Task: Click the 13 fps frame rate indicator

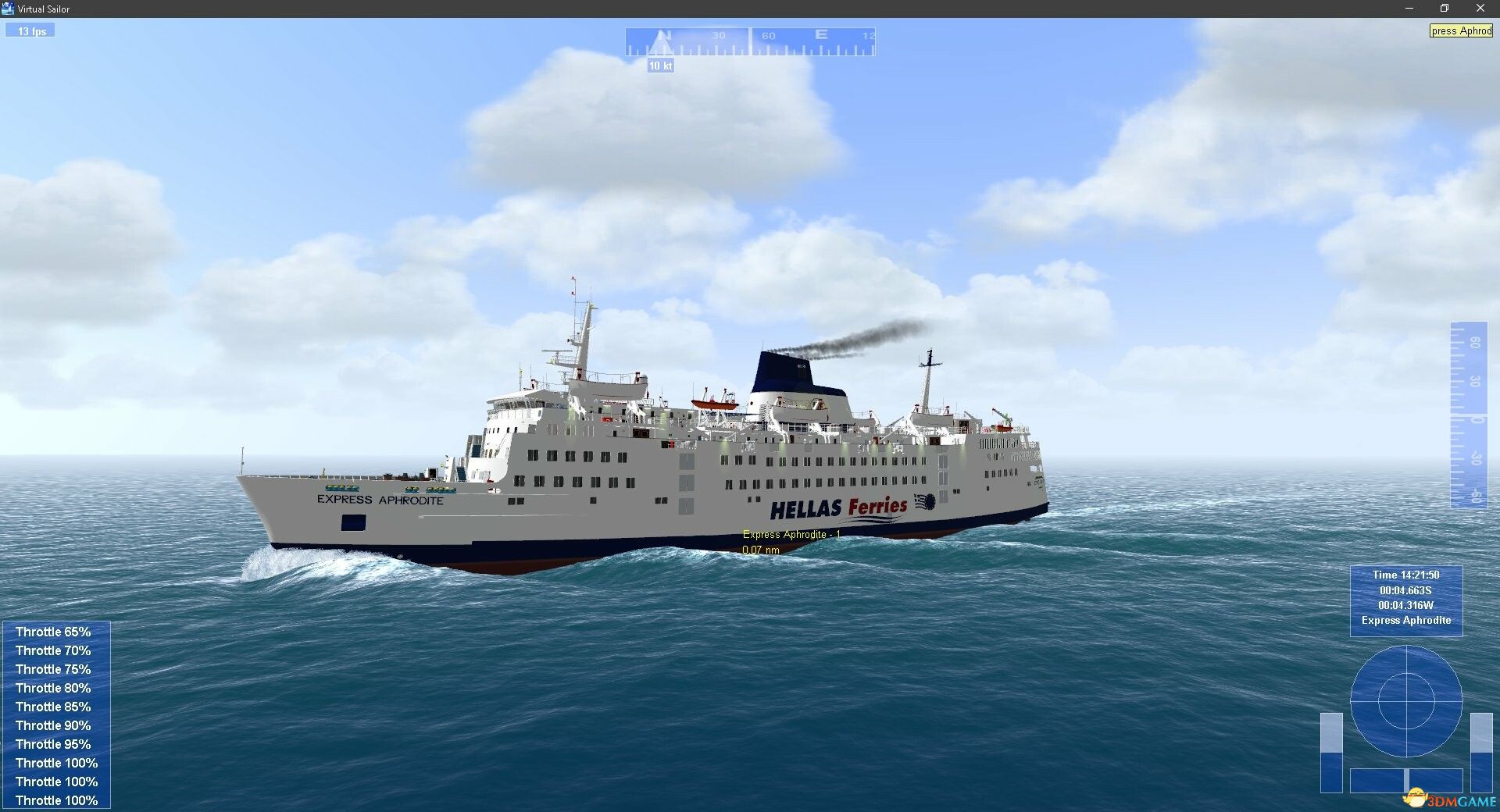Action: pyautogui.click(x=30, y=30)
